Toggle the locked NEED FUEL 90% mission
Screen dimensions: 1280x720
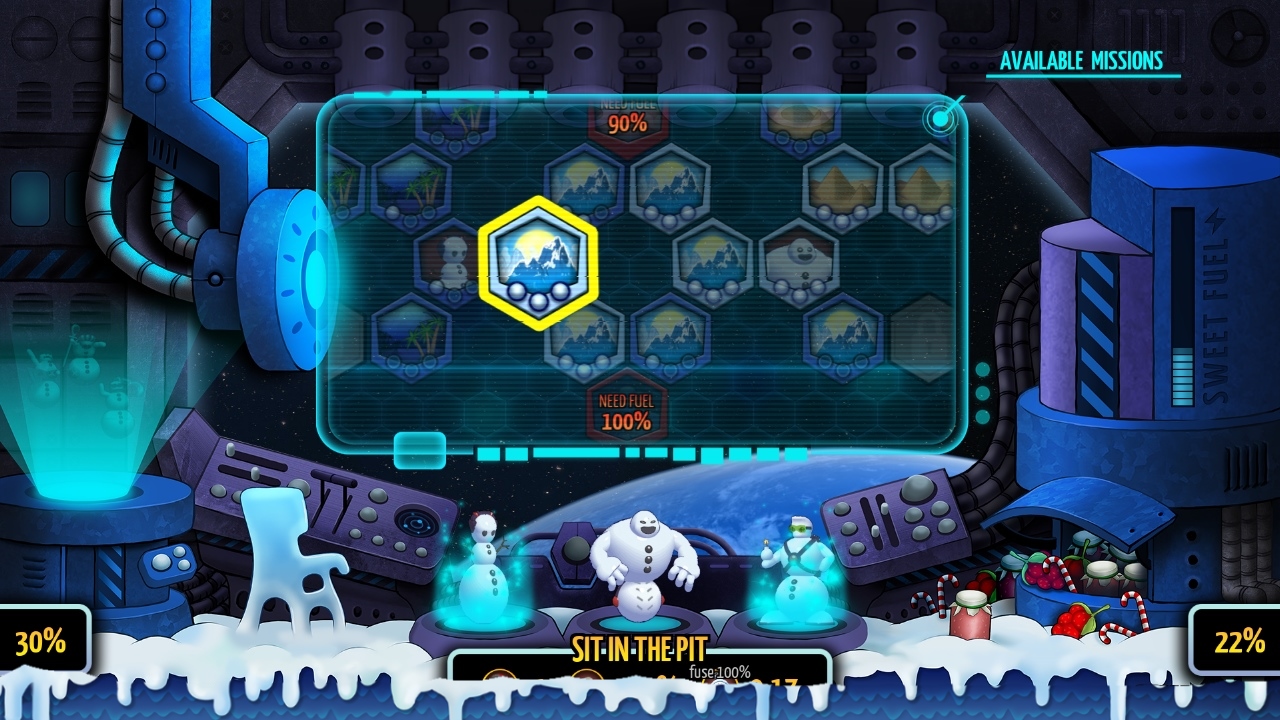pos(627,118)
